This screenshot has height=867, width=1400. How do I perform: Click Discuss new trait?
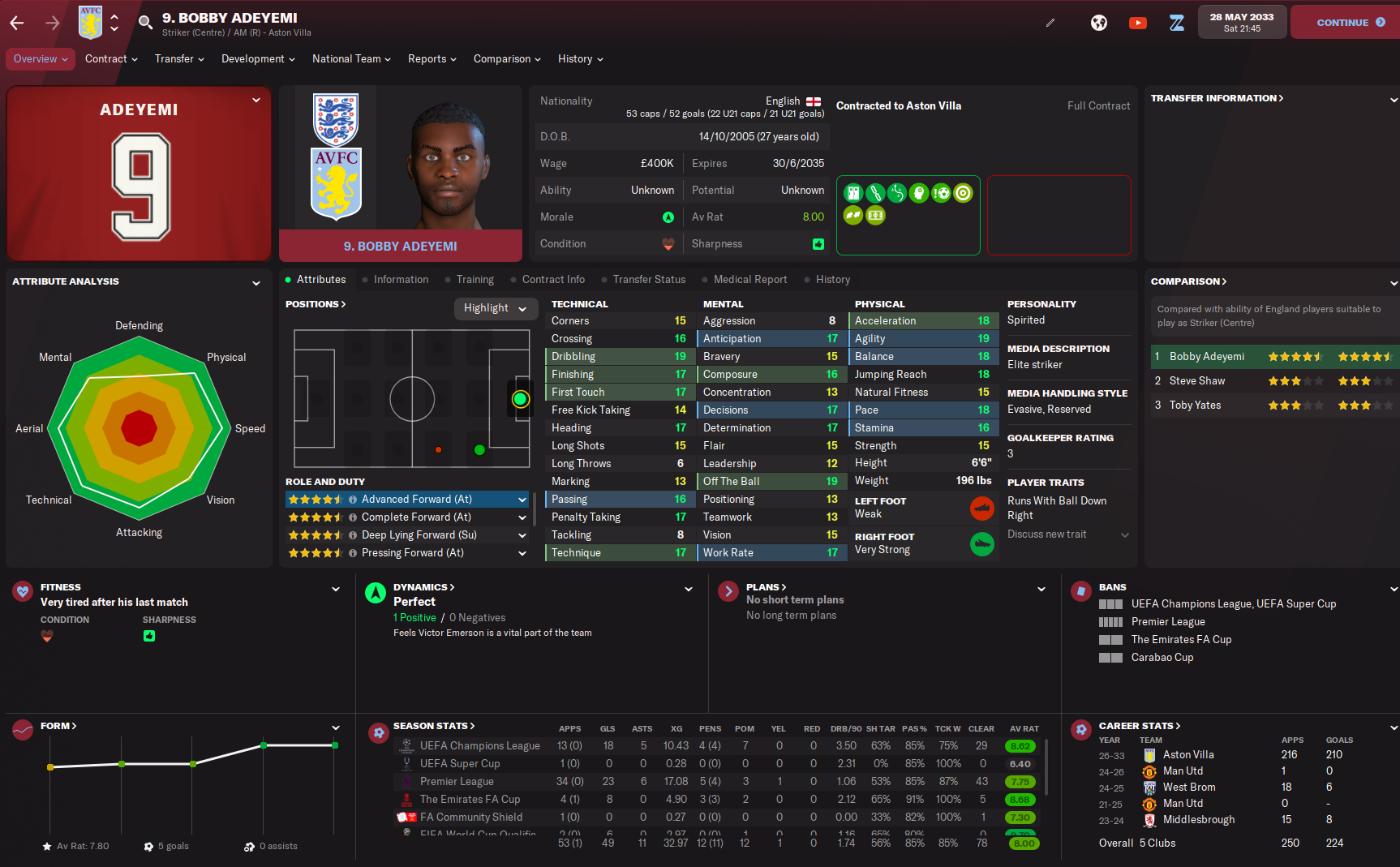(x=1047, y=534)
